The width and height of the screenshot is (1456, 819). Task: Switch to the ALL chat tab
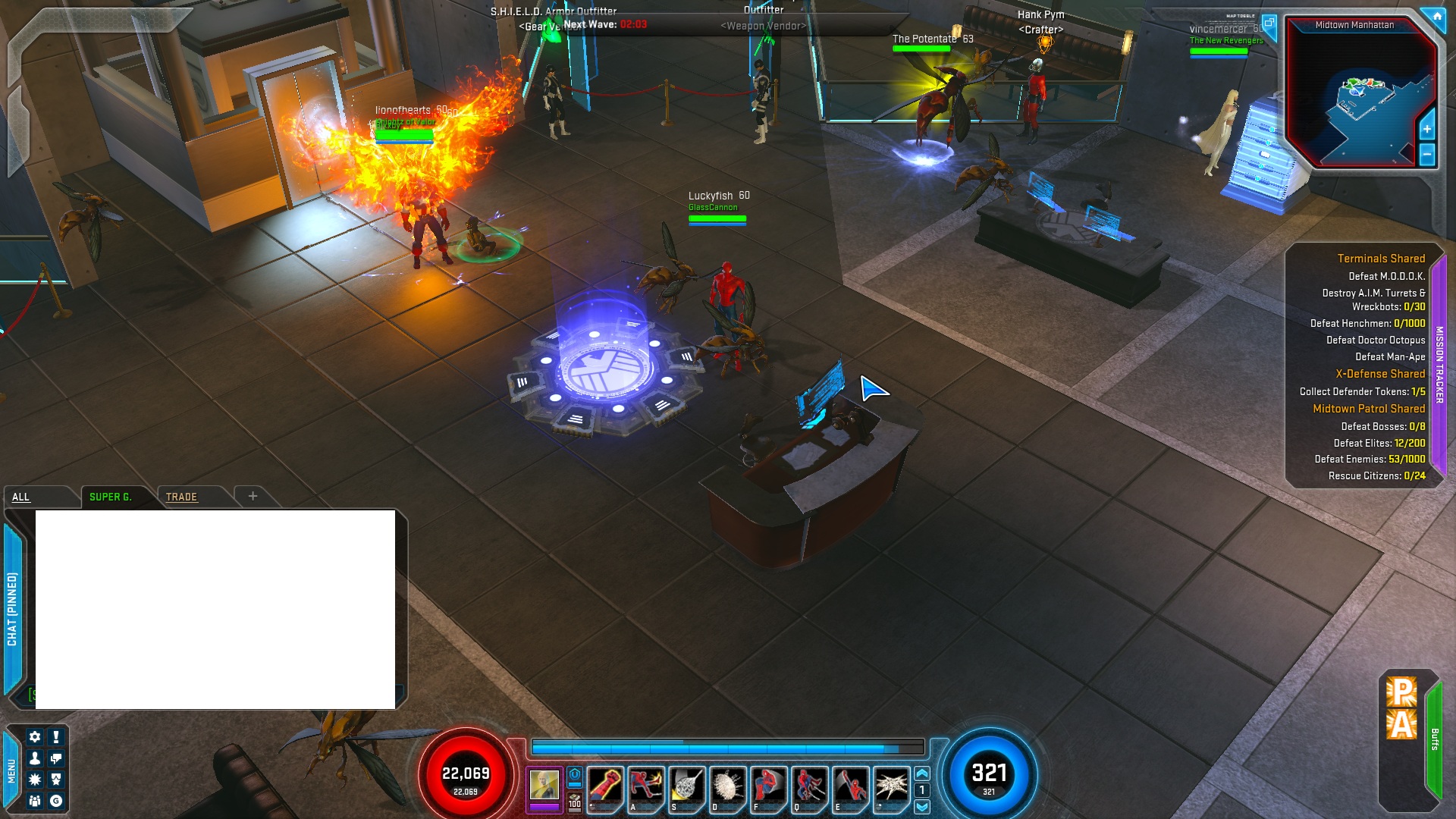pos(21,497)
